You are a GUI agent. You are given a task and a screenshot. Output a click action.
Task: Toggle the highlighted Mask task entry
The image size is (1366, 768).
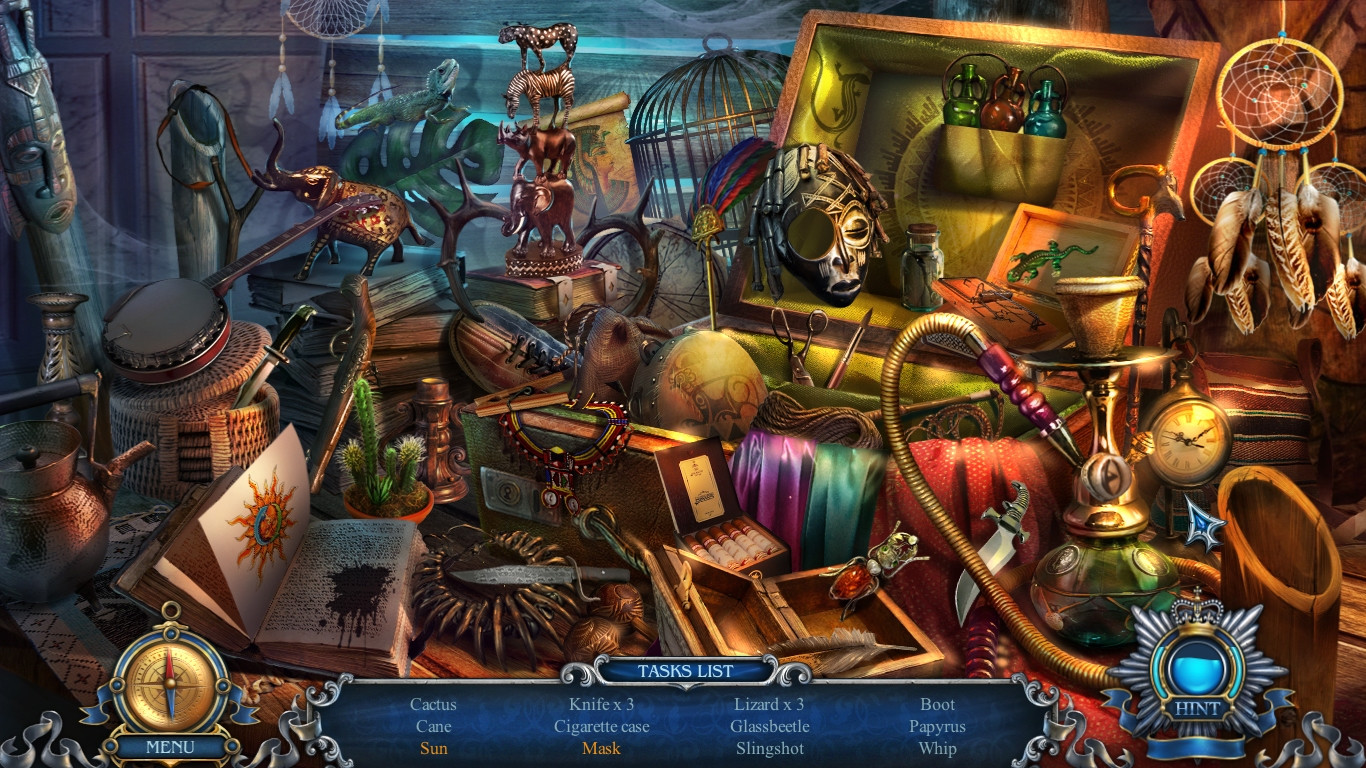(x=600, y=748)
